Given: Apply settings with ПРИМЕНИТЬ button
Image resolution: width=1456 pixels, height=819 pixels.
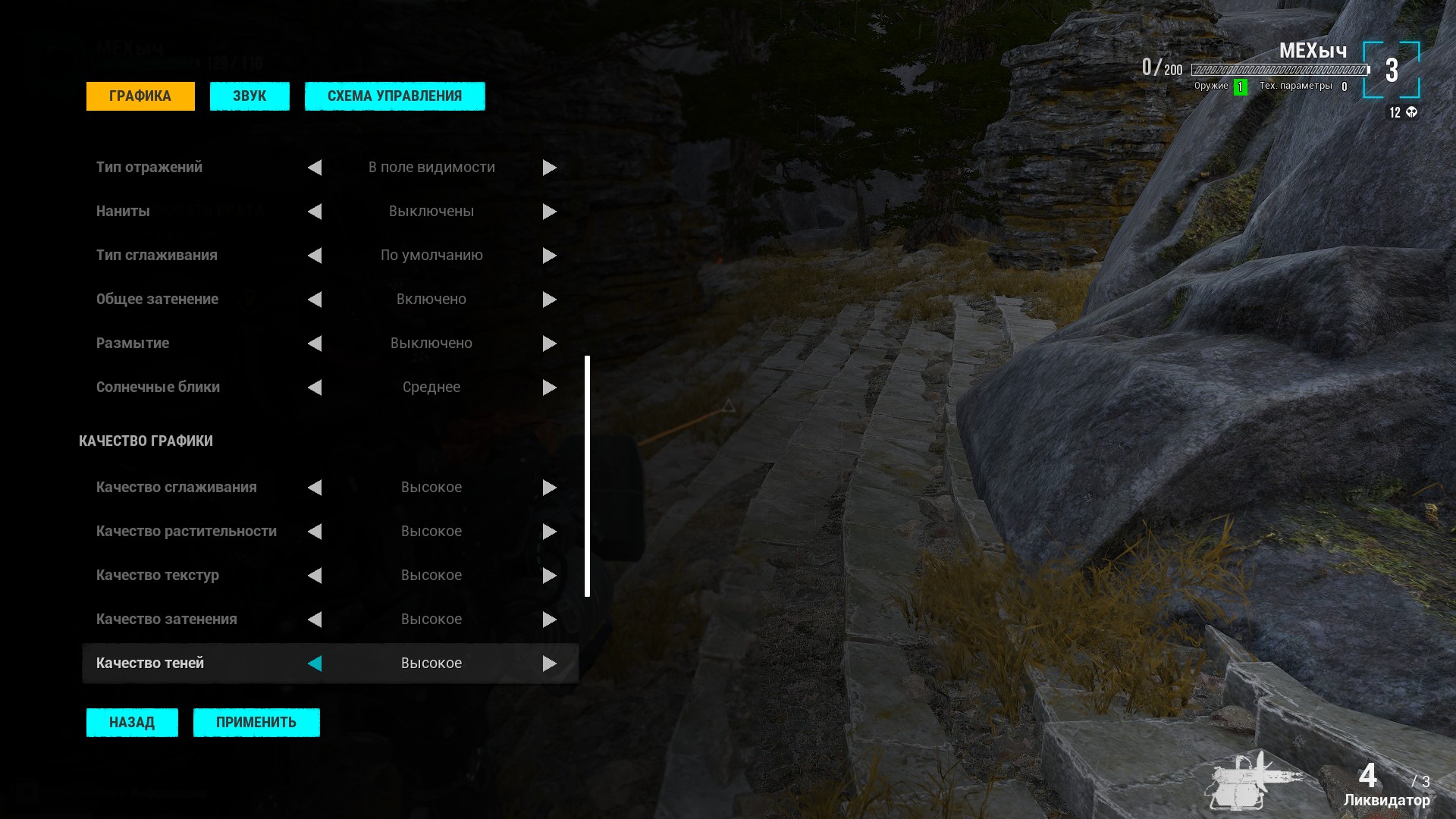Looking at the screenshot, I should click(x=256, y=723).
